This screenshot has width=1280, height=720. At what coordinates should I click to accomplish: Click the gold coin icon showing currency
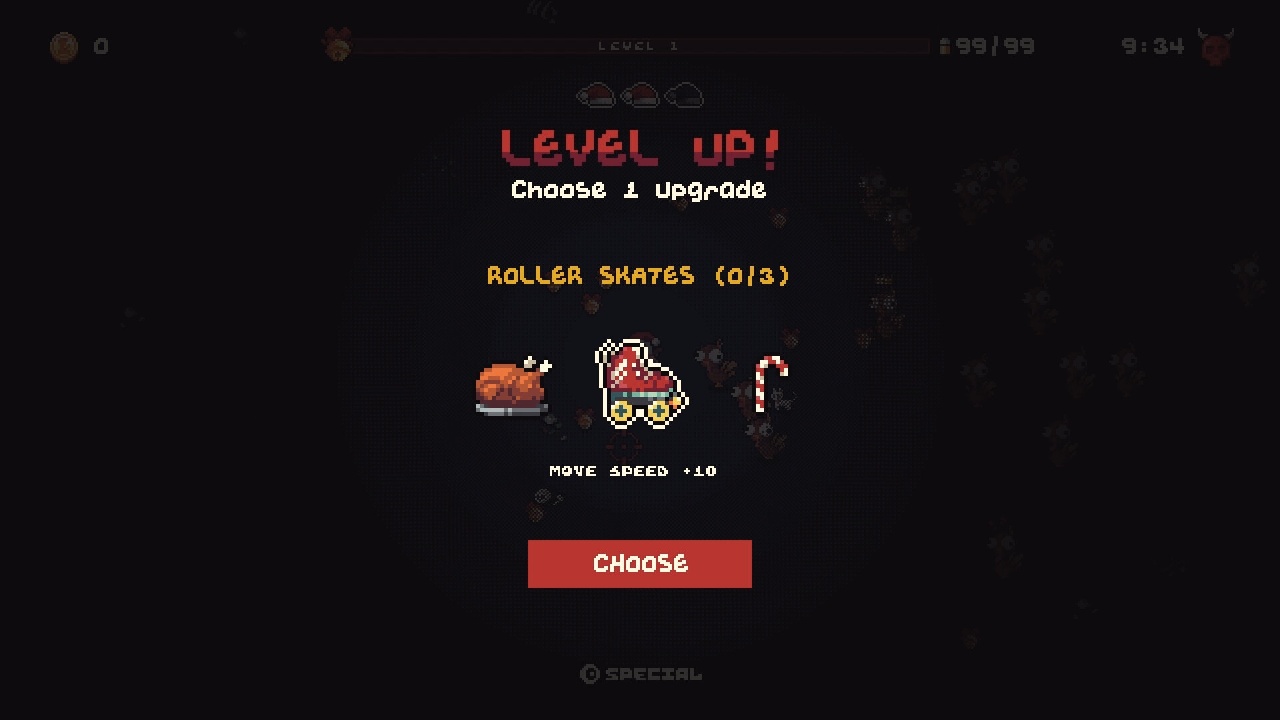coord(63,47)
